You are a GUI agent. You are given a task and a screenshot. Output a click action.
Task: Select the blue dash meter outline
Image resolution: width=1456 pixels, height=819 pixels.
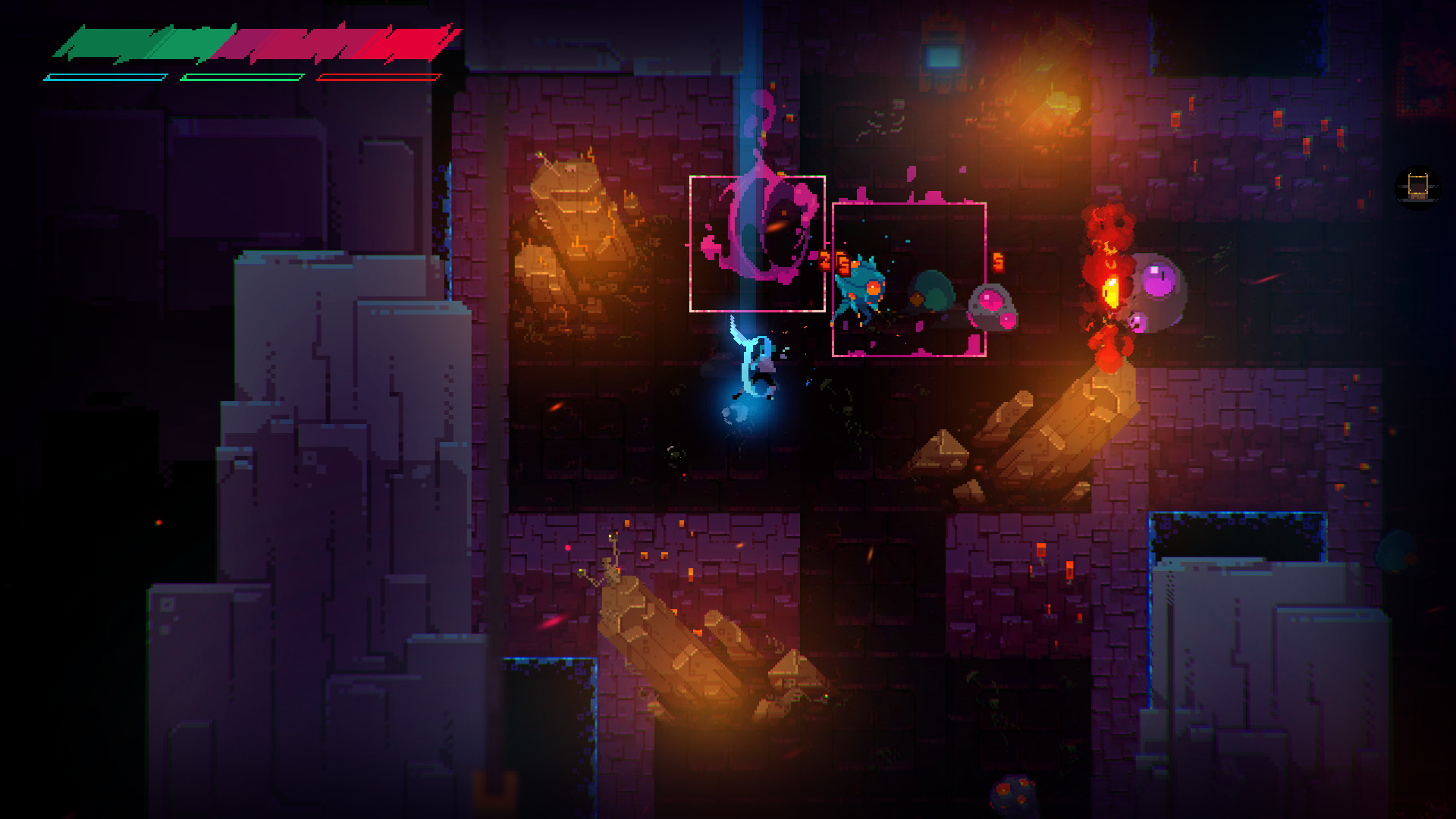(106, 76)
